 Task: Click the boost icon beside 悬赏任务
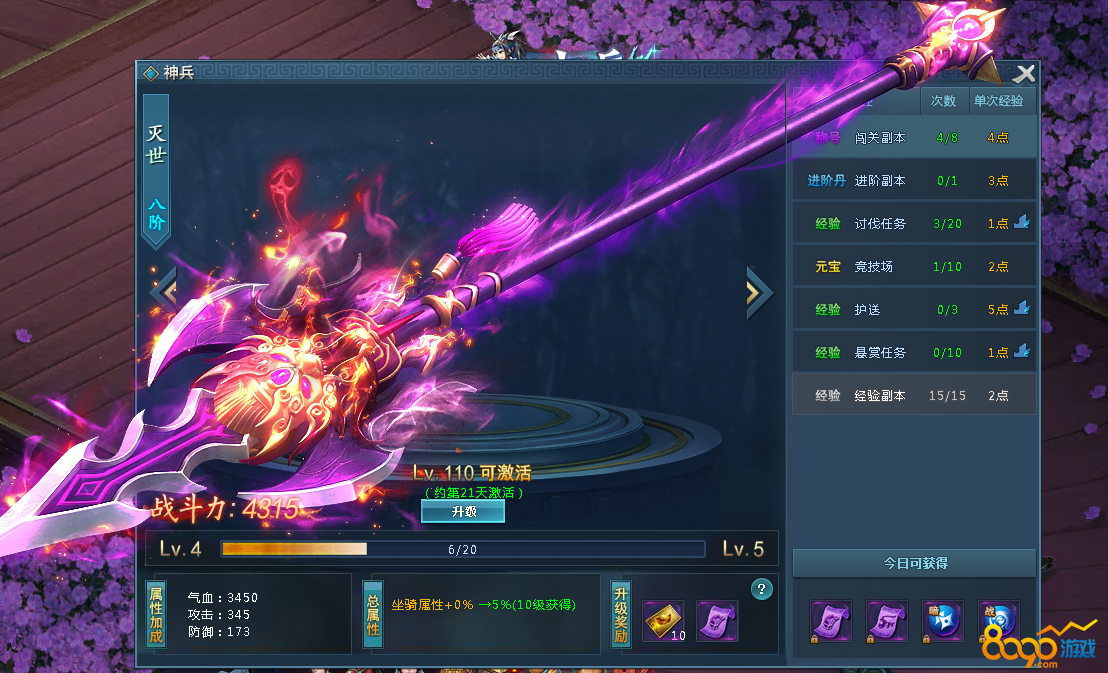coord(1021,352)
